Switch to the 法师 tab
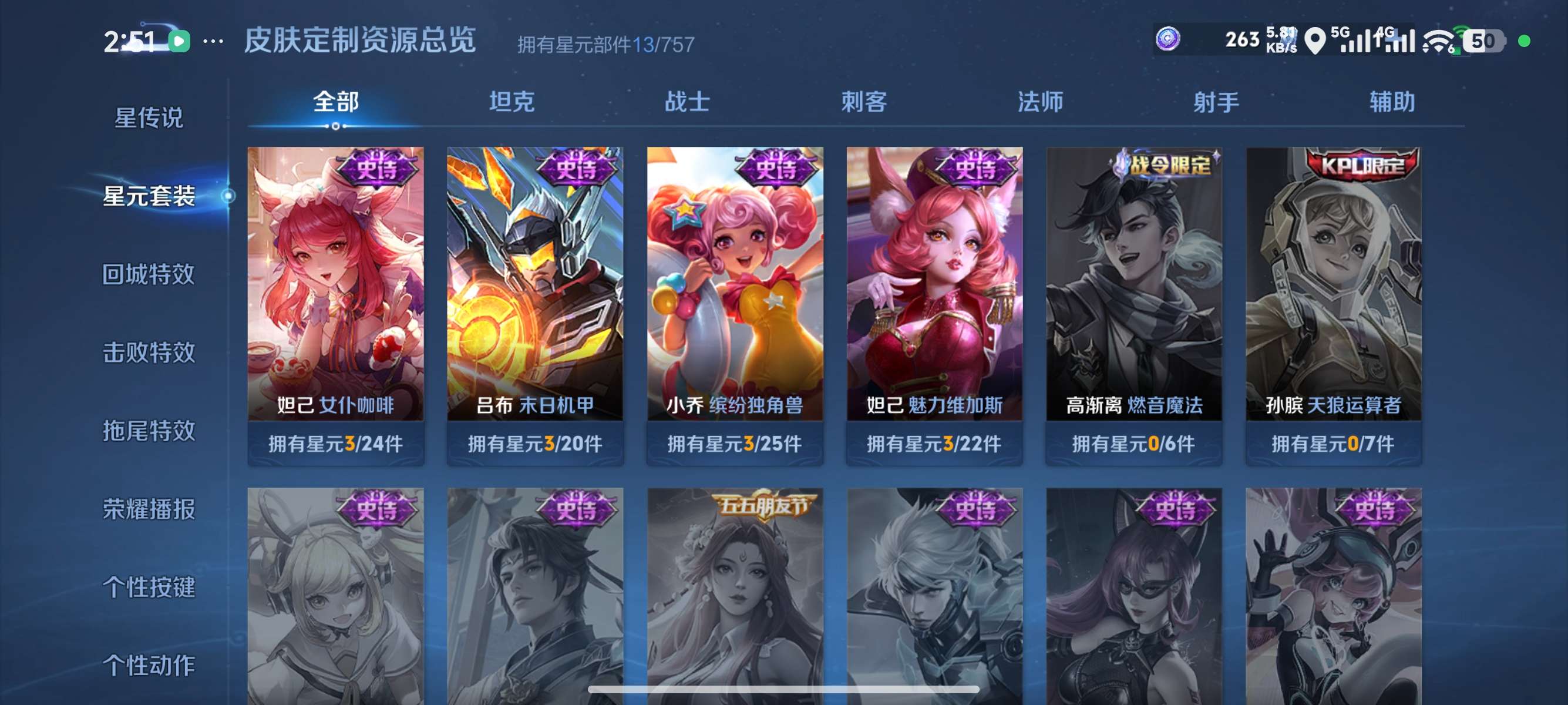The height and width of the screenshot is (705, 1568). [1039, 102]
